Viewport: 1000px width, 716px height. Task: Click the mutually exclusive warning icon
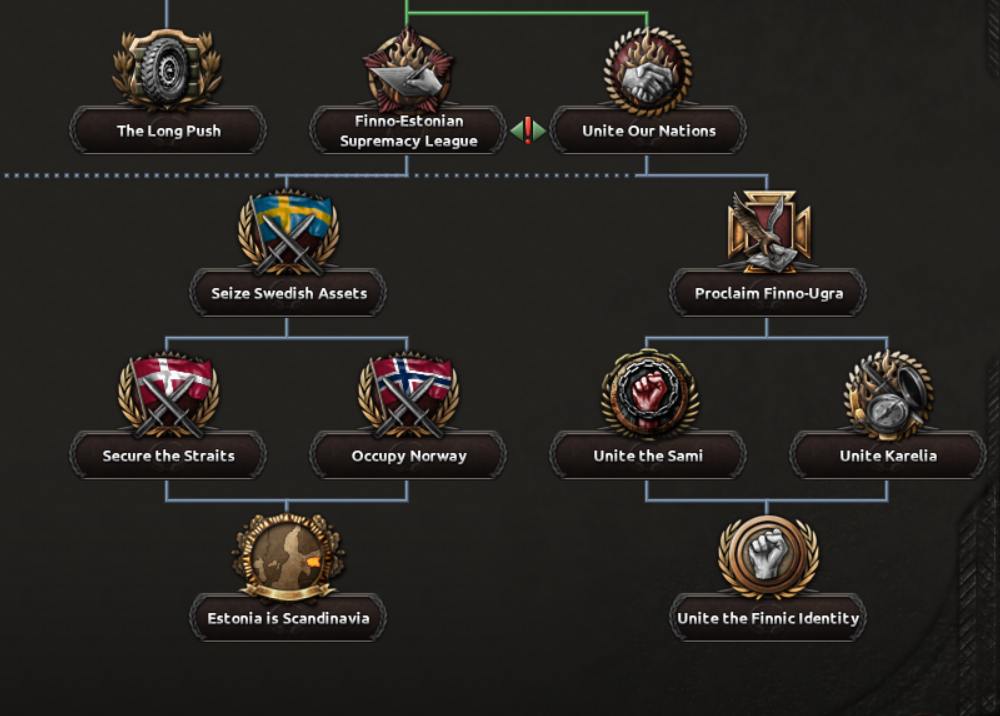tap(528, 131)
